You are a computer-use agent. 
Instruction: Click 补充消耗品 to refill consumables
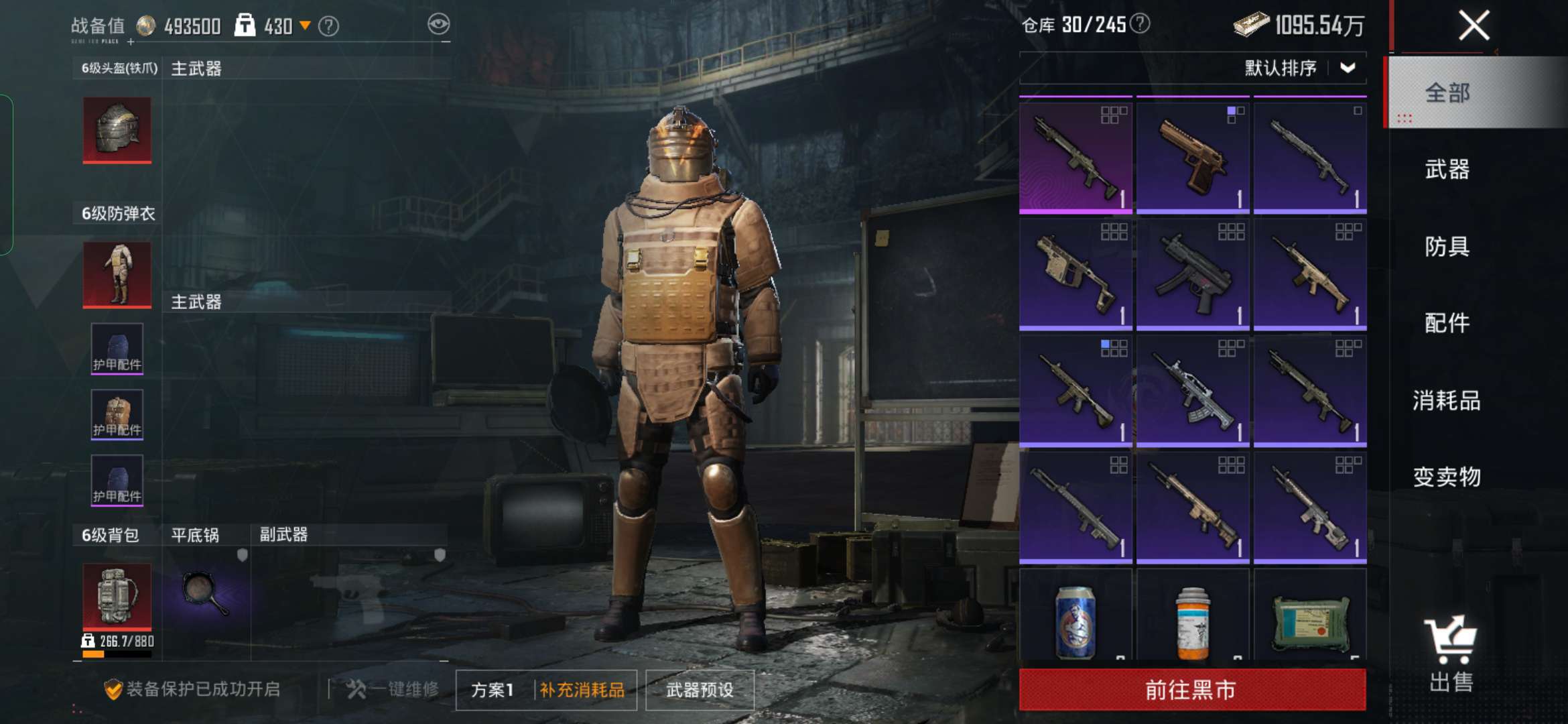pos(582,690)
